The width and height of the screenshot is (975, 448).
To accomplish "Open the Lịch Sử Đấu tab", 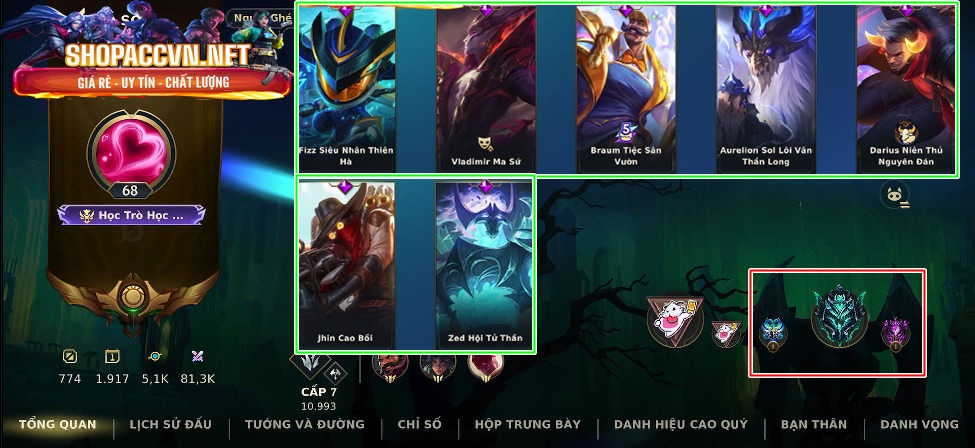I will click(170, 425).
